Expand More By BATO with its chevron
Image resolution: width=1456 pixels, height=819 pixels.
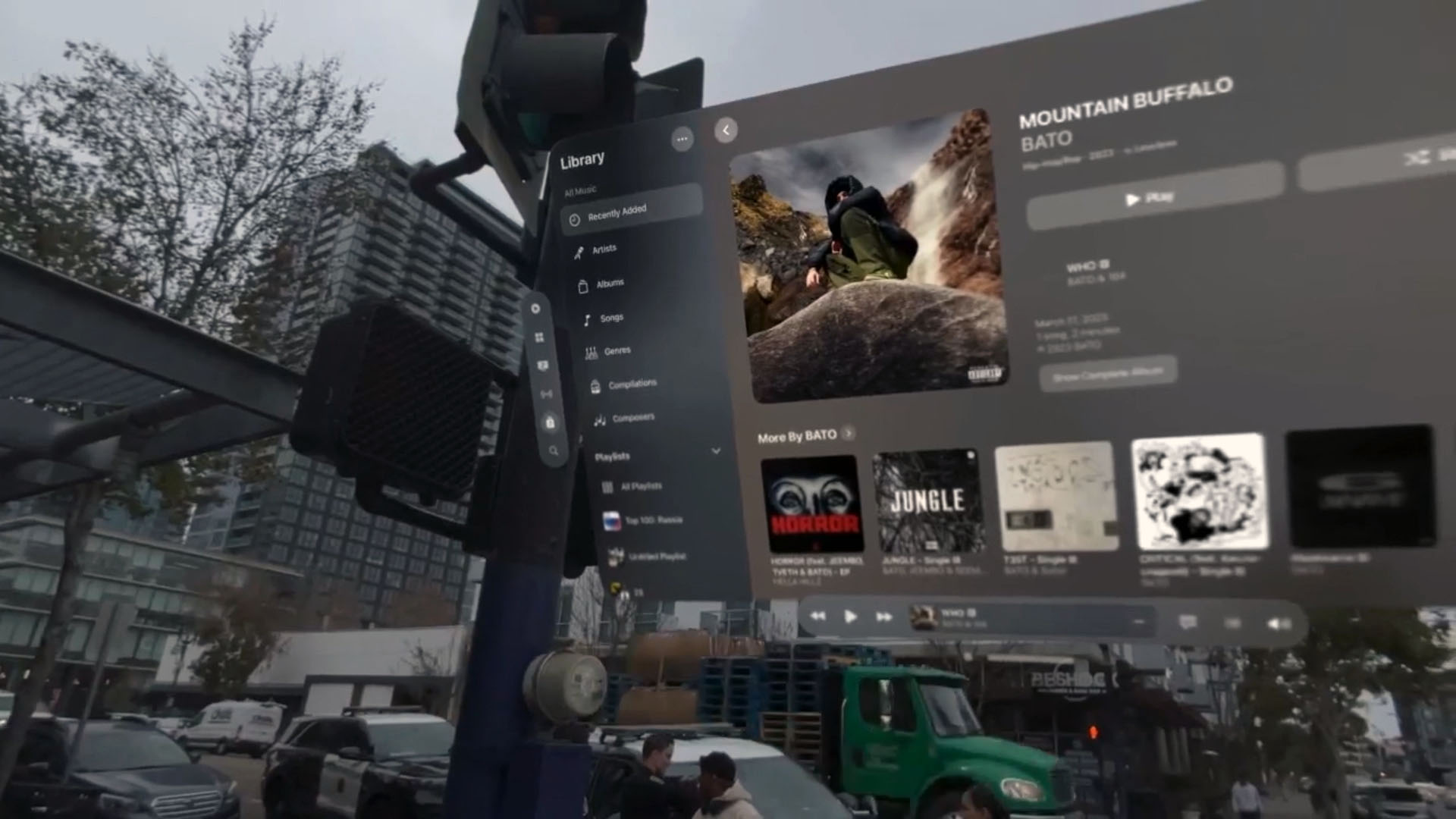[x=848, y=434]
